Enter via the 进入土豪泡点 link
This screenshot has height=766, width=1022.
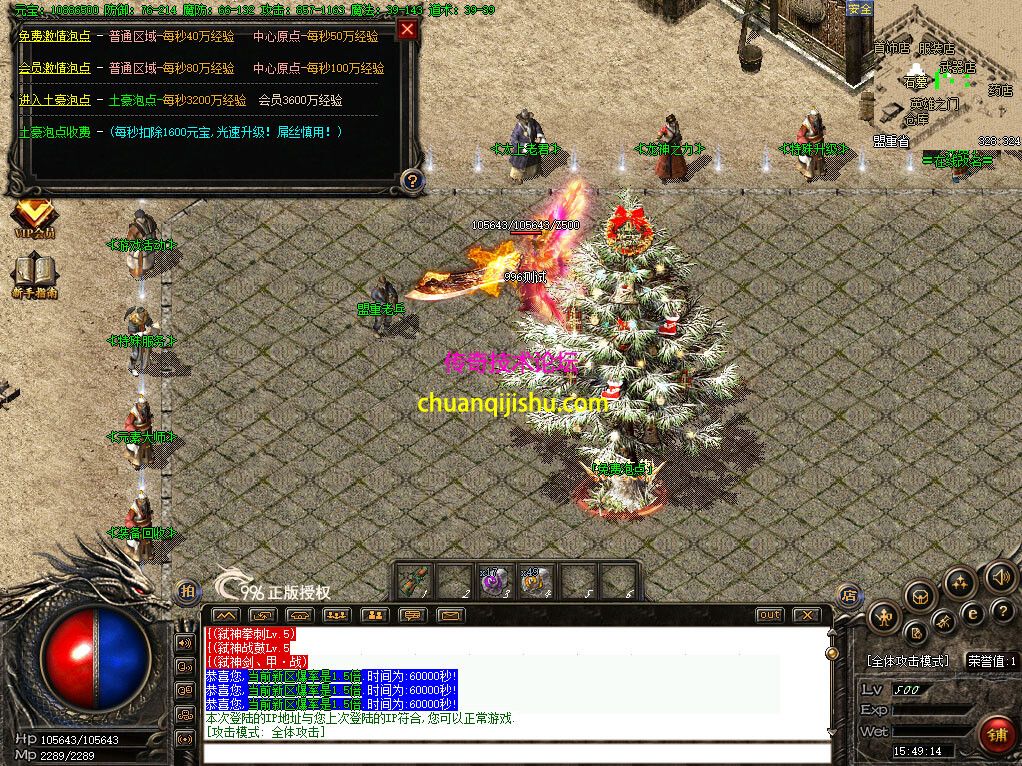54,100
